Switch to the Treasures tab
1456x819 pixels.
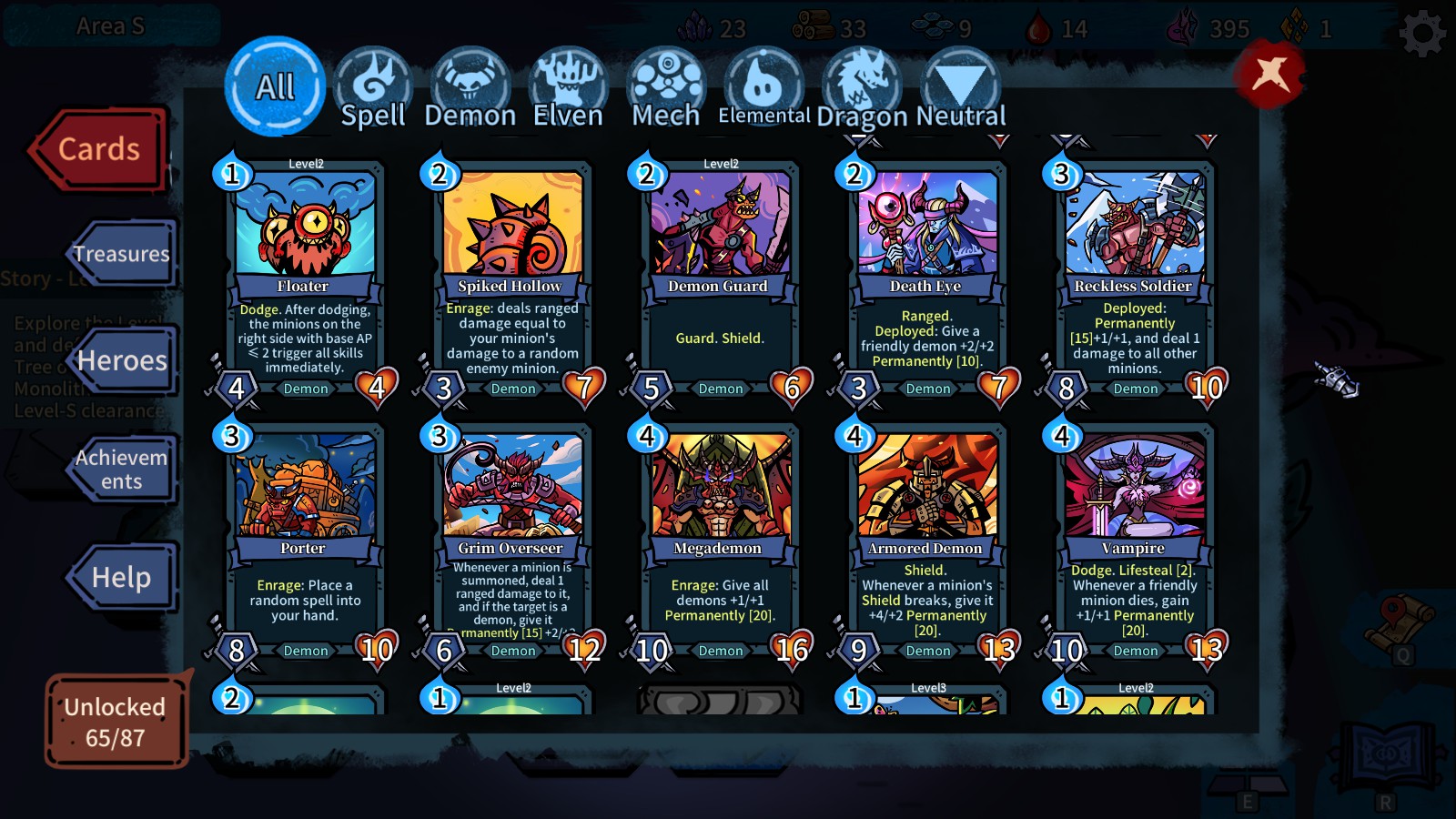(121, 255)
